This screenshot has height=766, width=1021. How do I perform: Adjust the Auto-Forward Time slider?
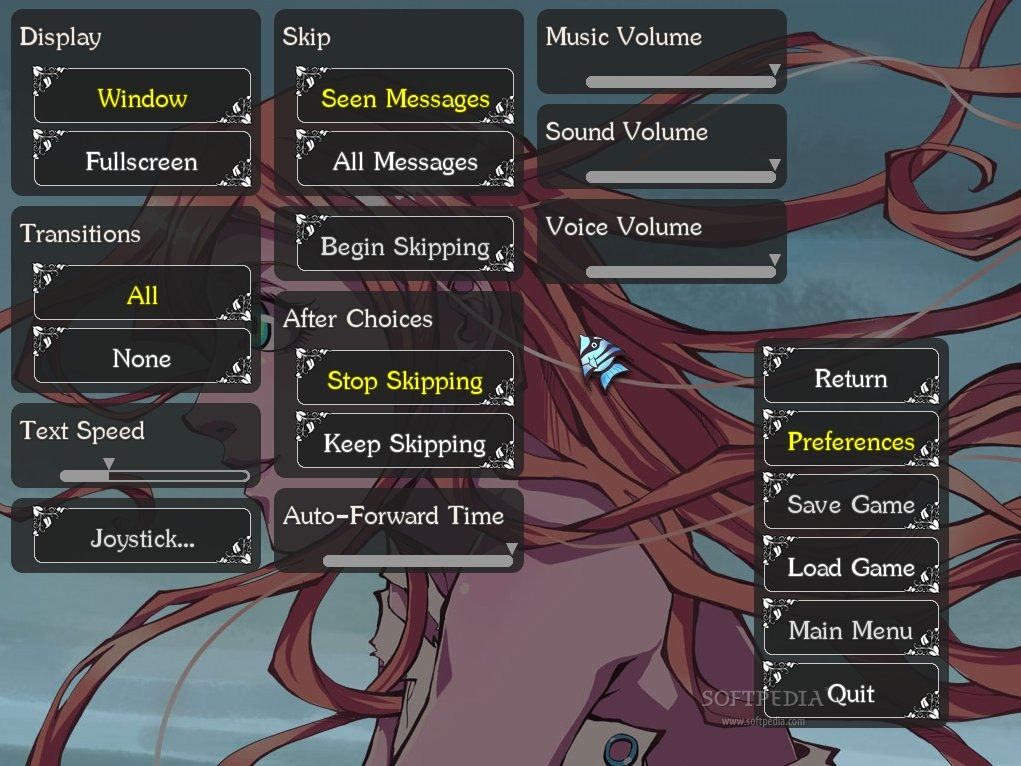click(417, 561)
